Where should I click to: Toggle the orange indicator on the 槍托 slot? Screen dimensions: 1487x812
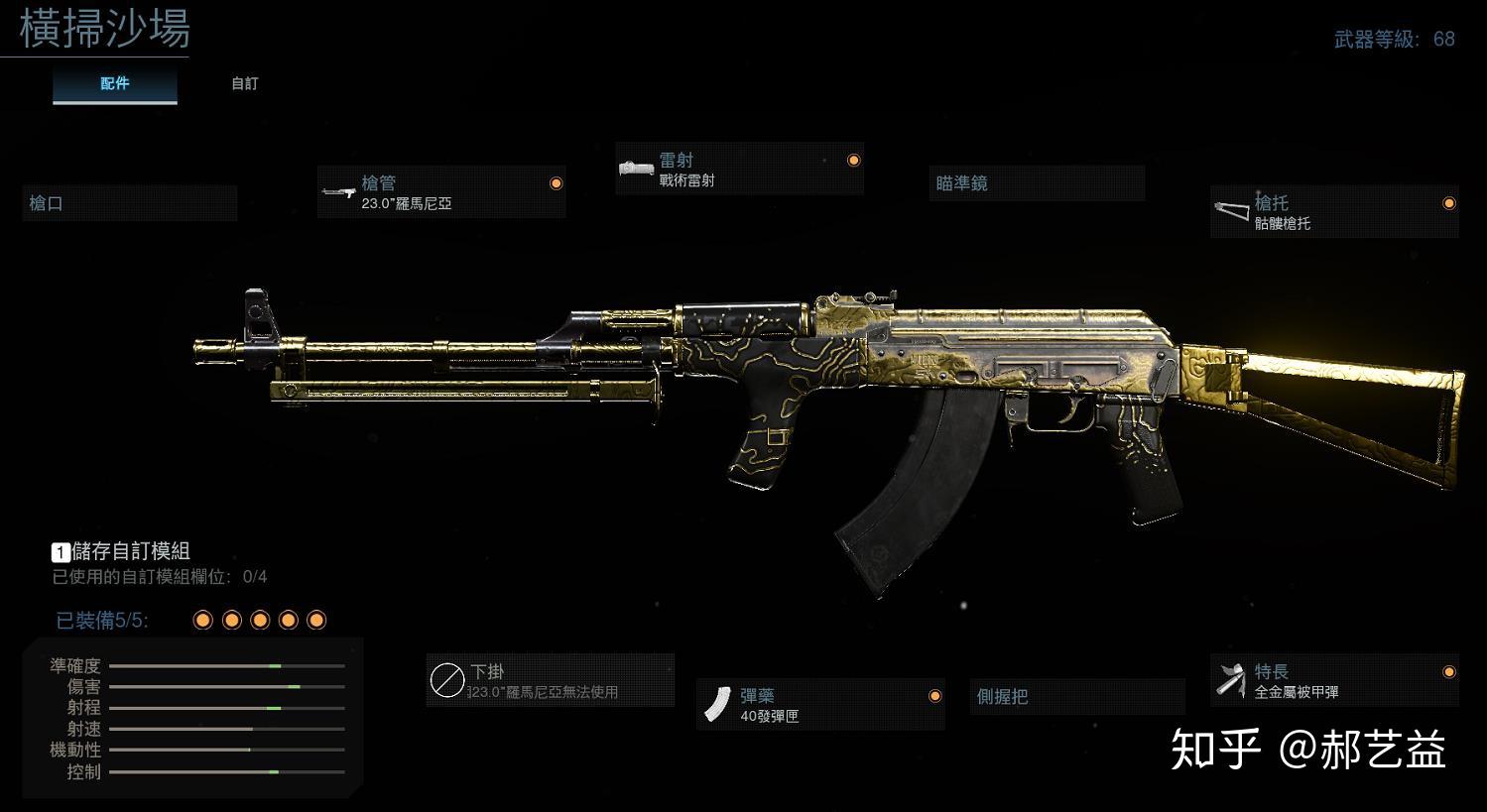pyautogui.click(x=1449, y=203)
